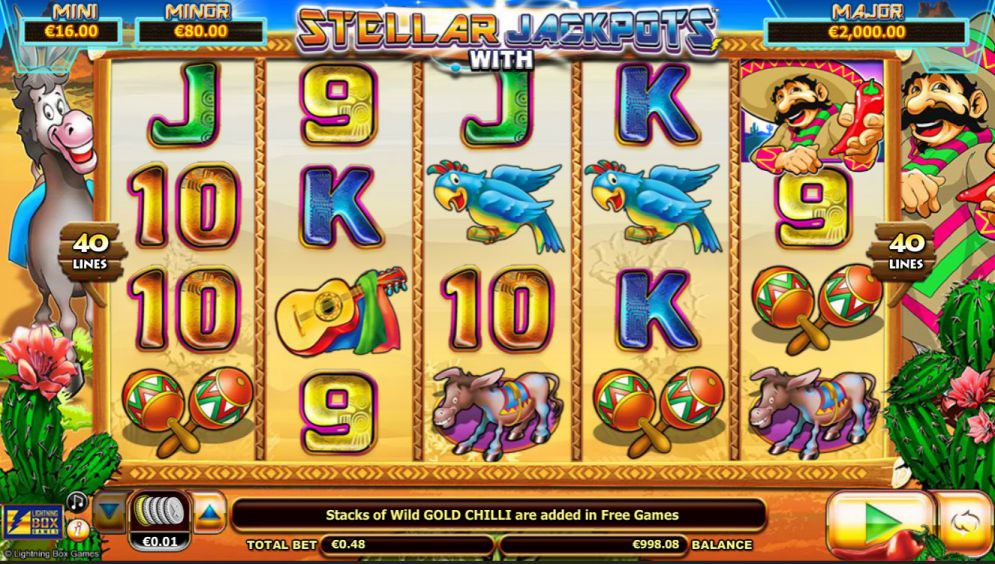Click the Lightning Box Games logo
Image resolution: width=995 pixels, height=564 pixels.
(32, 524)
